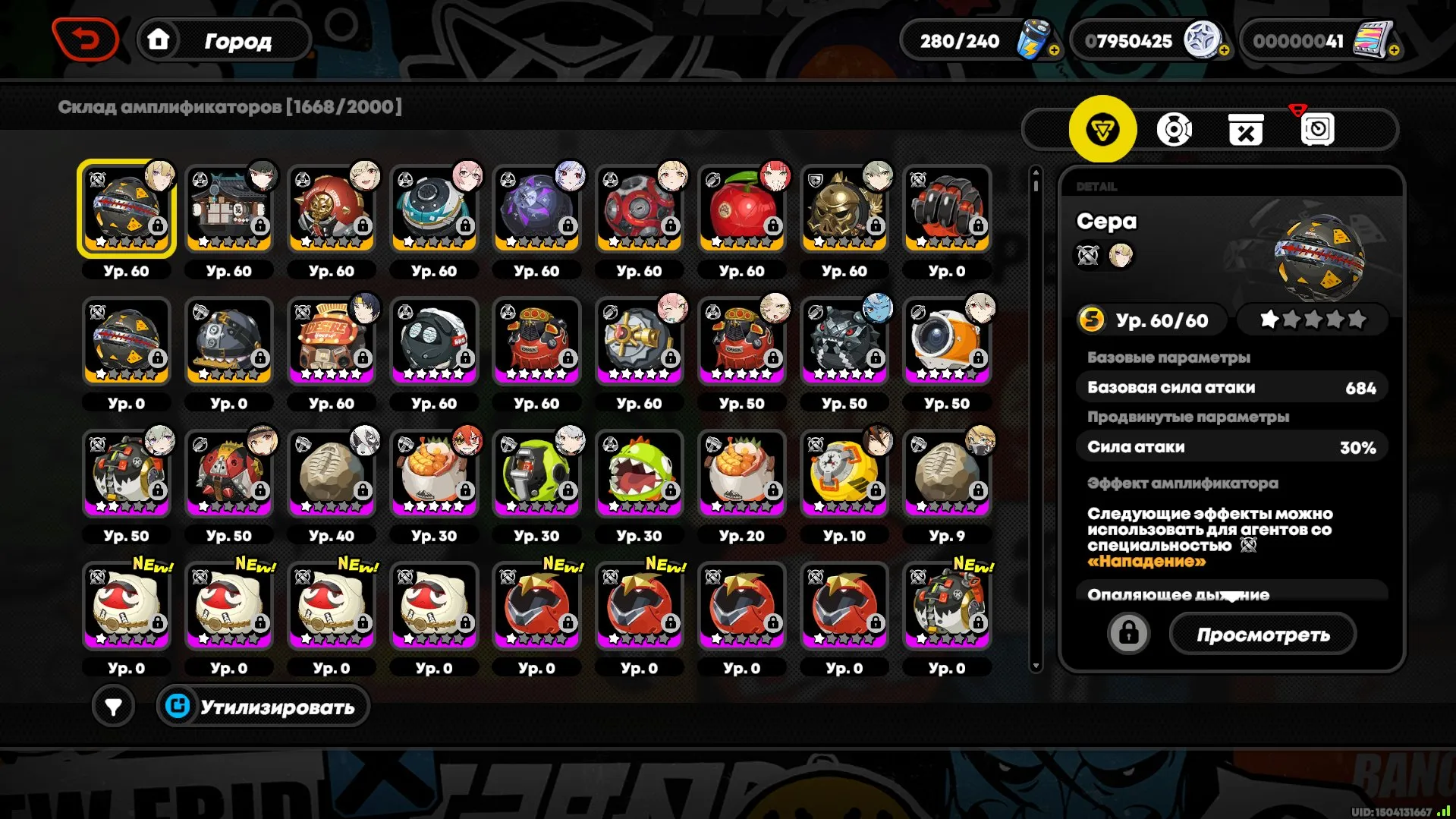The width and height of the screenshot is (1456, 819).
Task: Open the home / Город navigation icon
Action: 160,39
